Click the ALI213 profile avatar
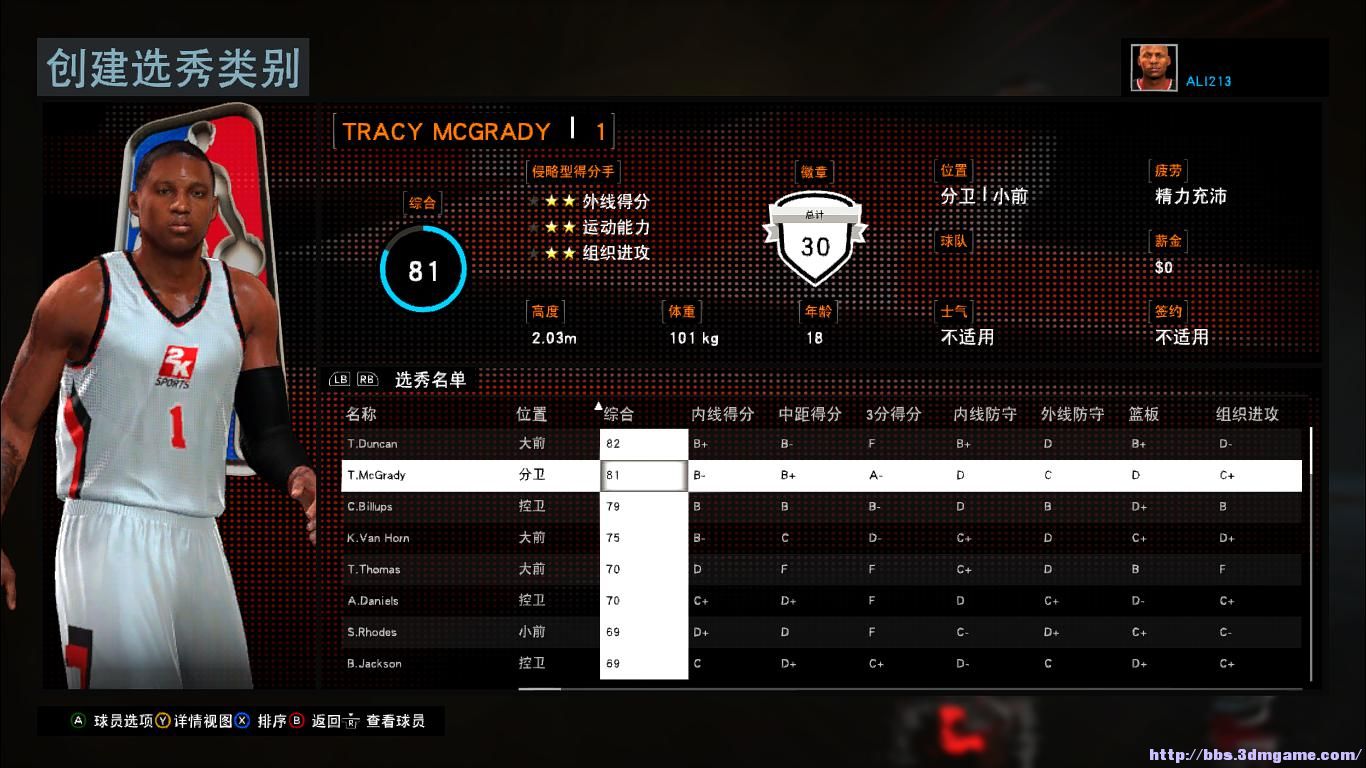This screenshot has width=1366, height=768. tap(1153, 65)
